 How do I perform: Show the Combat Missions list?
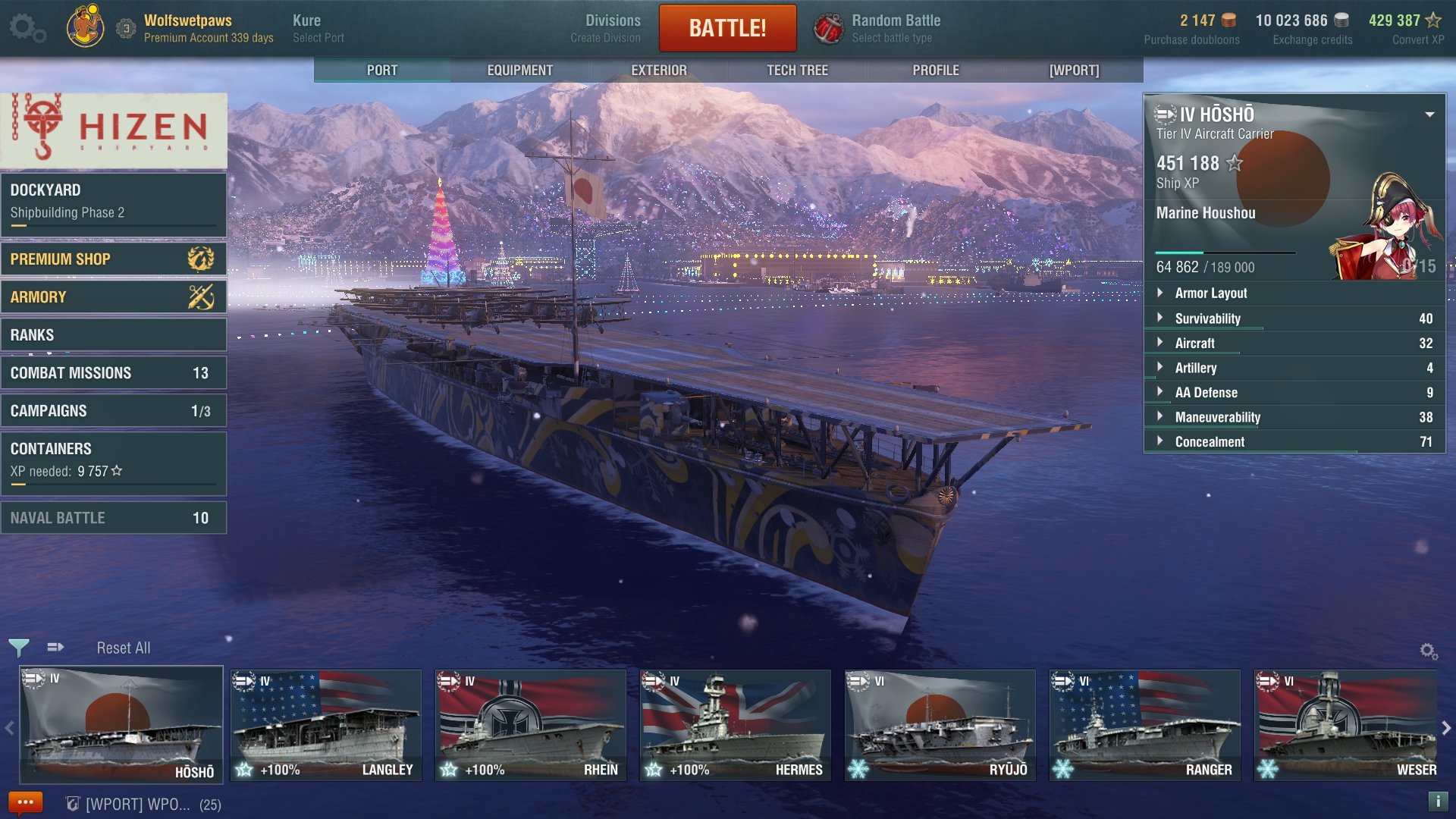pyautogui.click(x=114, y=372)
